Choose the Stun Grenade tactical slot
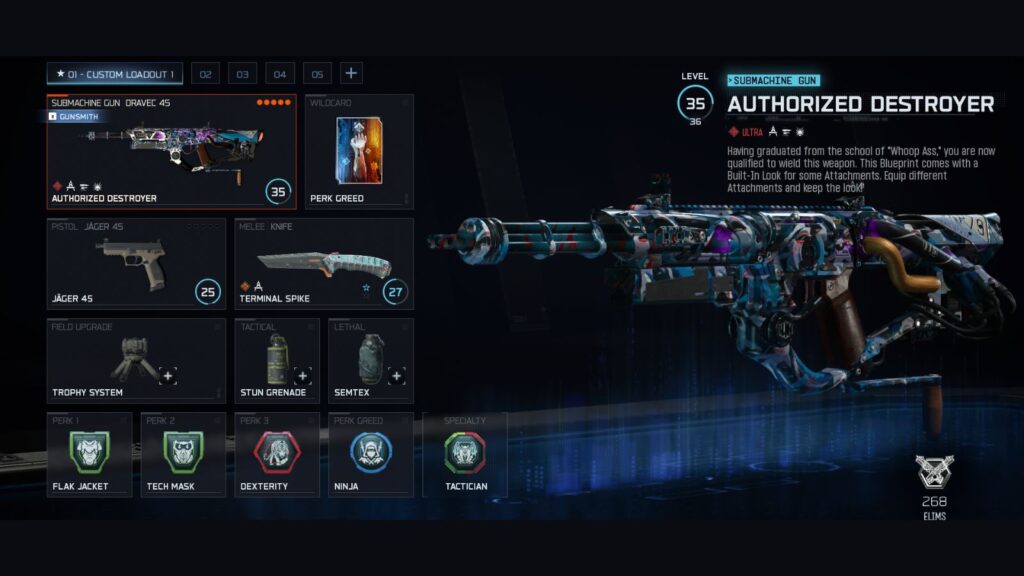 tap(277, 360)
